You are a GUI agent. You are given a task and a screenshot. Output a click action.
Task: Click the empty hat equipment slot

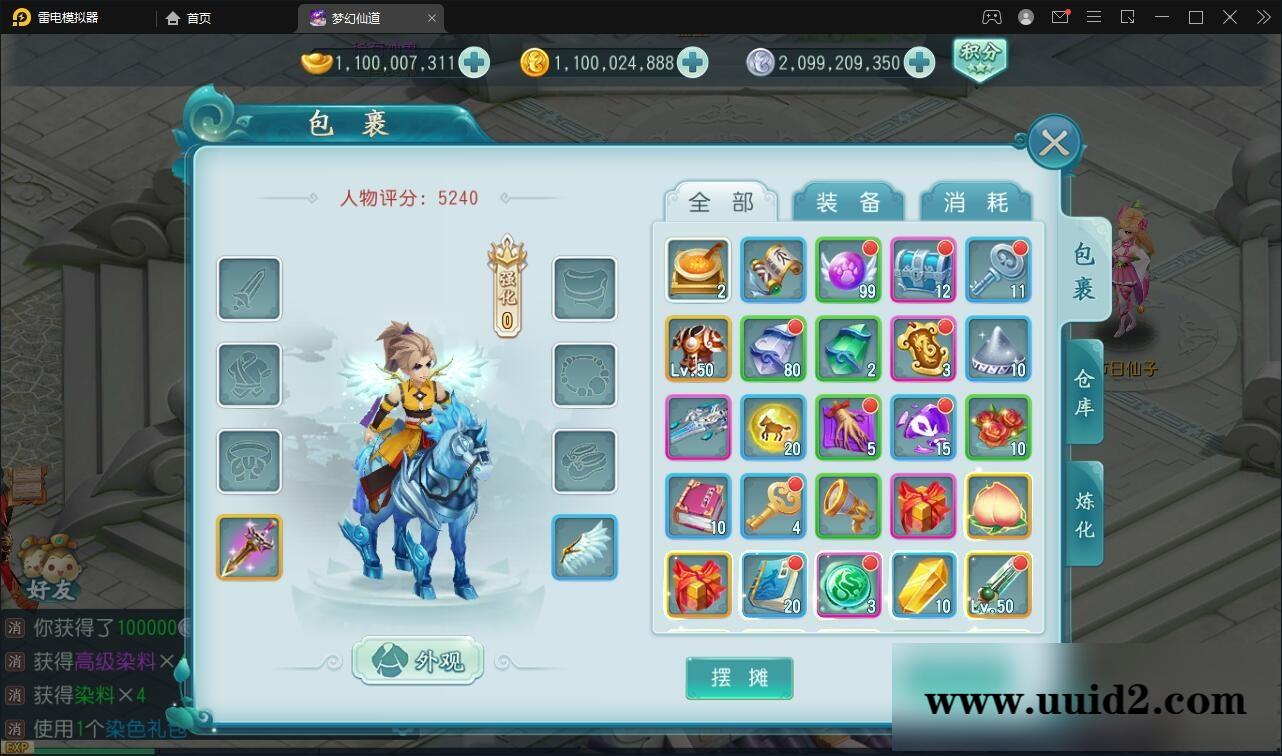coord(248,462)
